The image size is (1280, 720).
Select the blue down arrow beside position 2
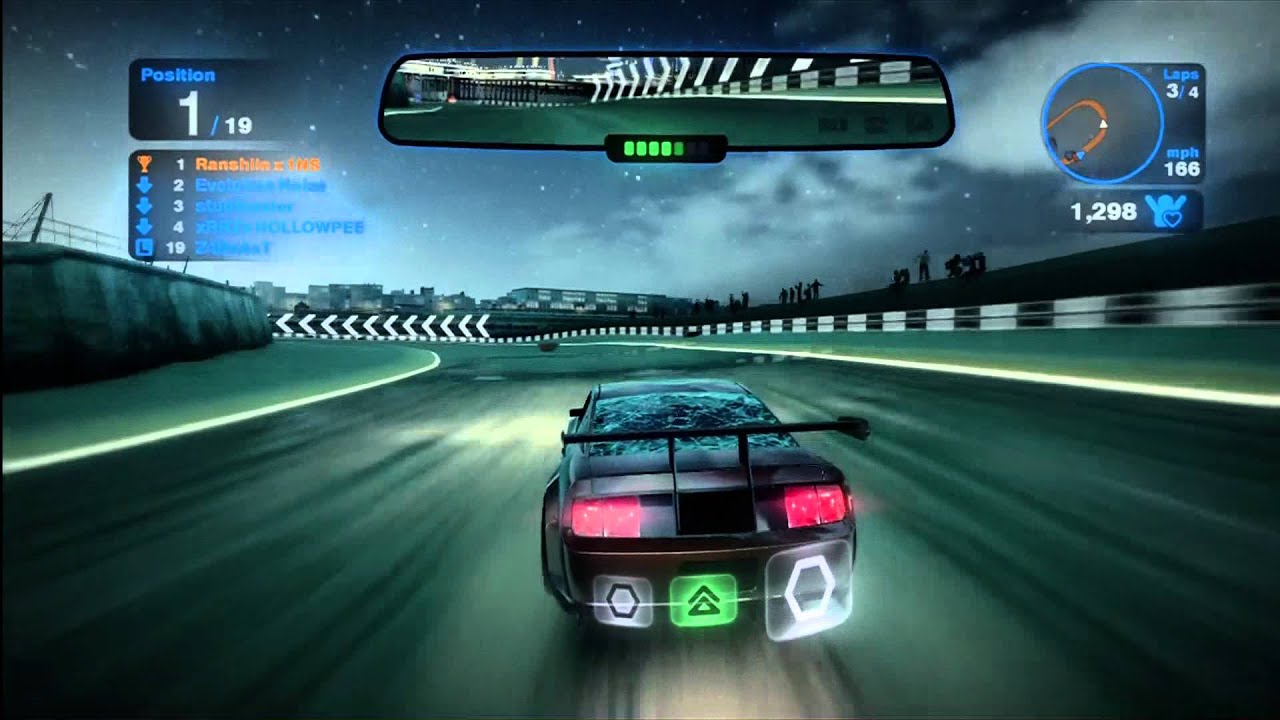[146, 186]
